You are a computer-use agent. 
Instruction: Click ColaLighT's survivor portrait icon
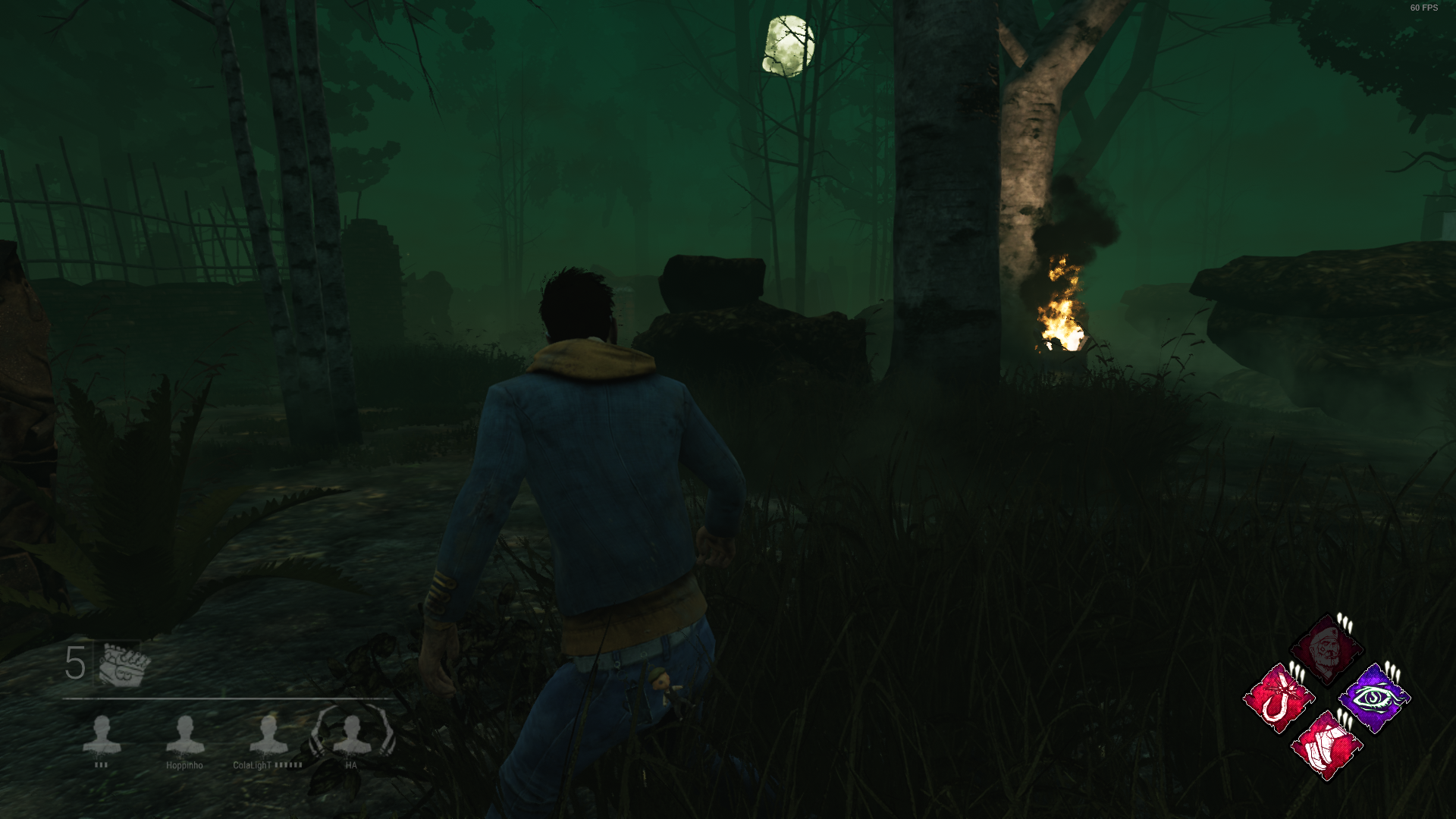(268, 734)
